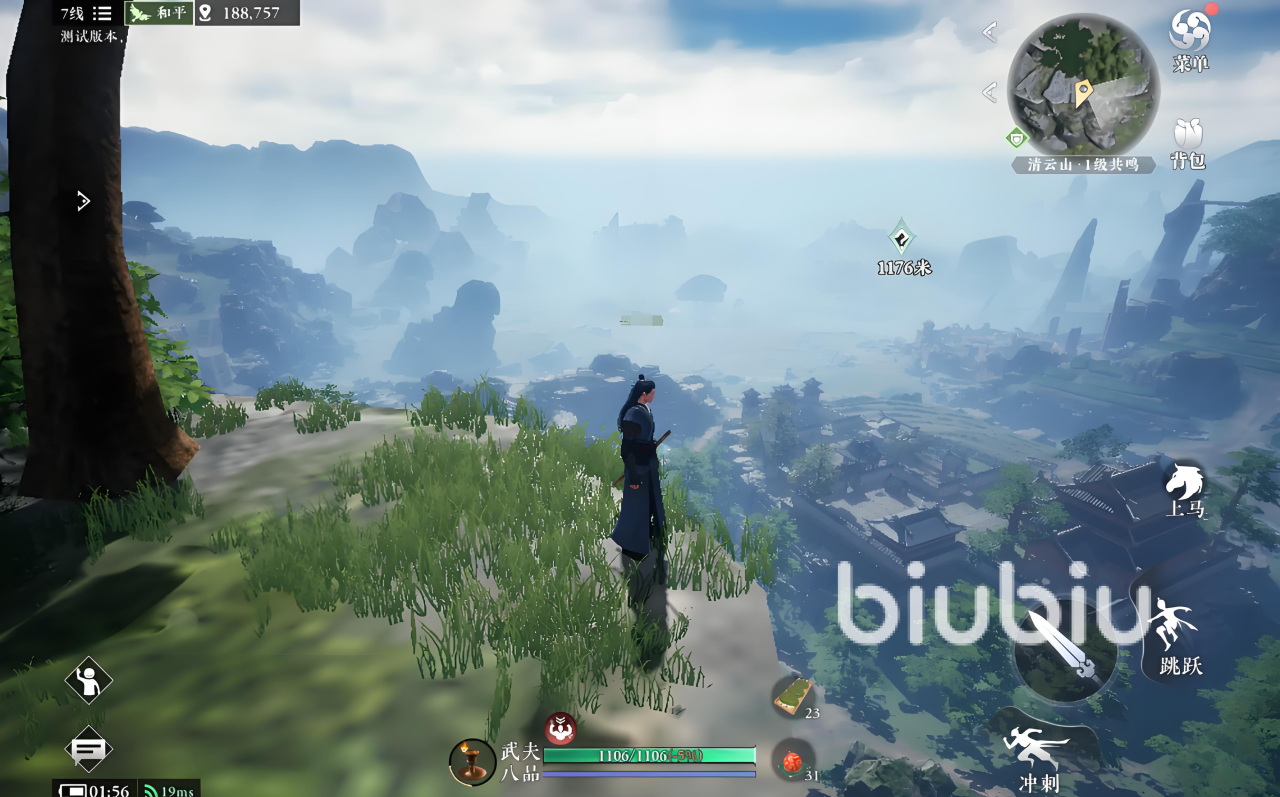1280x797 pixels.
Task: Use the red item with count 31
Action: (792, 761)
